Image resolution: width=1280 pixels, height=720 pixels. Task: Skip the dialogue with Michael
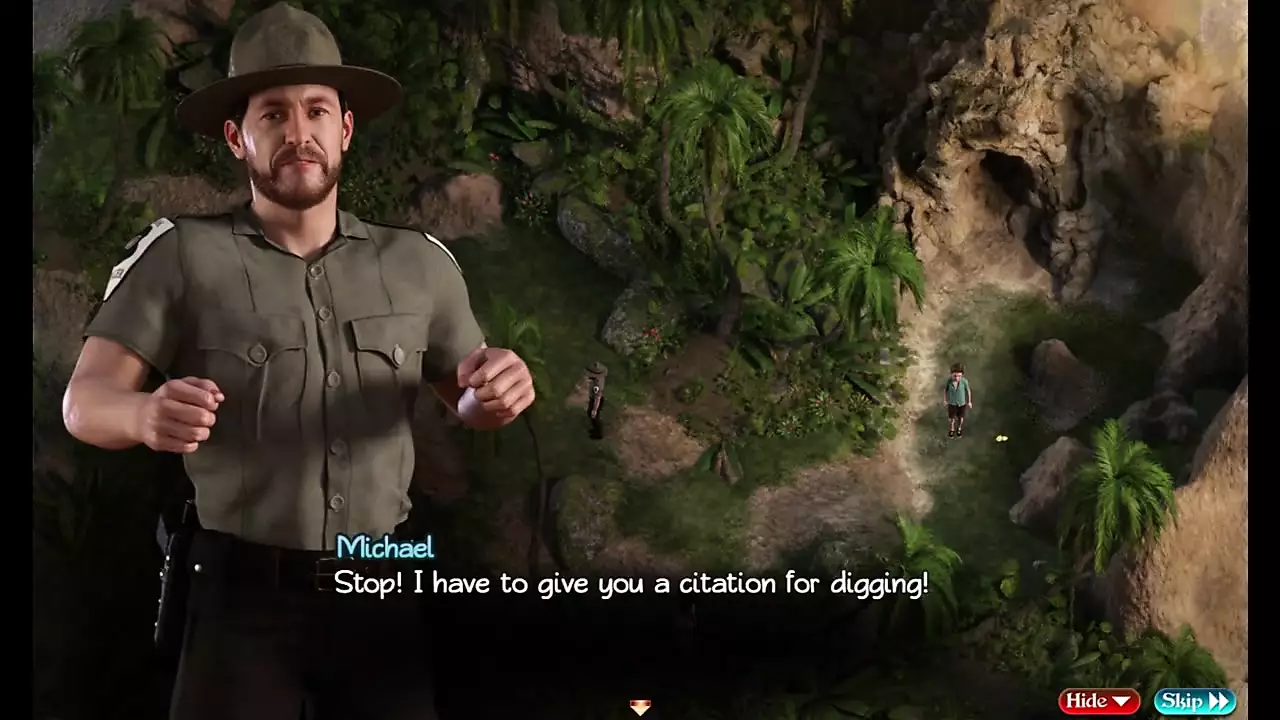click(x=1194, y=701)
